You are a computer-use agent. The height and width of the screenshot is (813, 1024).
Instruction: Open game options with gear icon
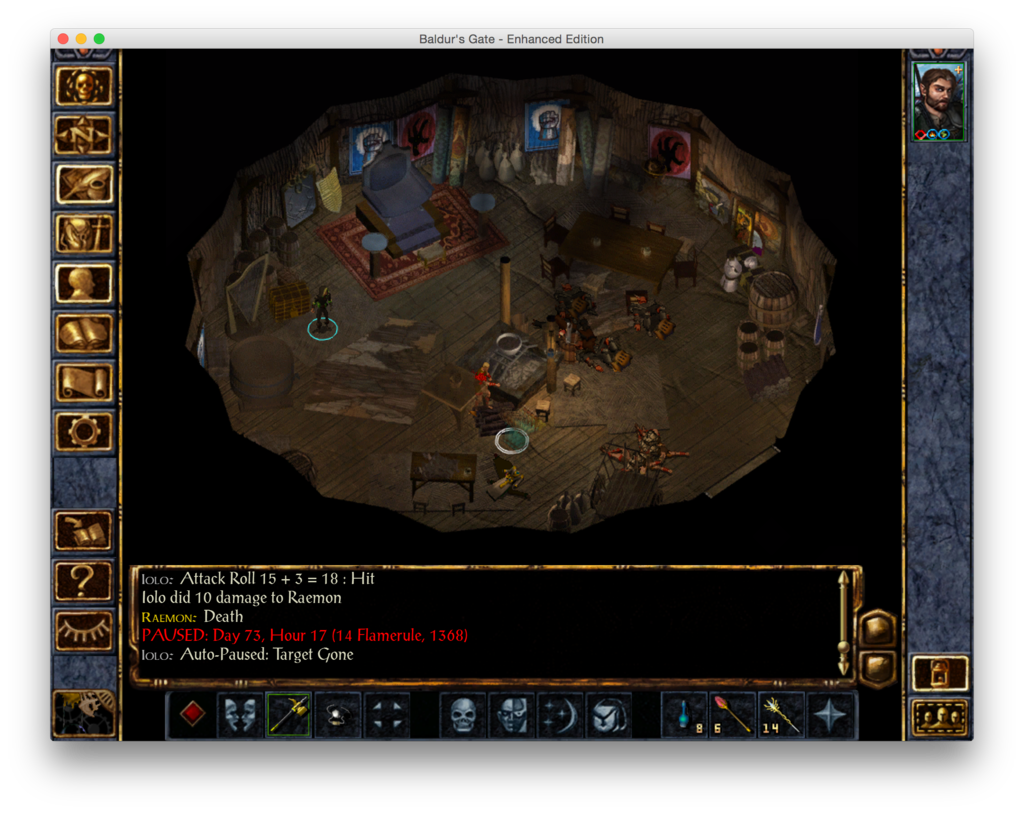[84, 431]
